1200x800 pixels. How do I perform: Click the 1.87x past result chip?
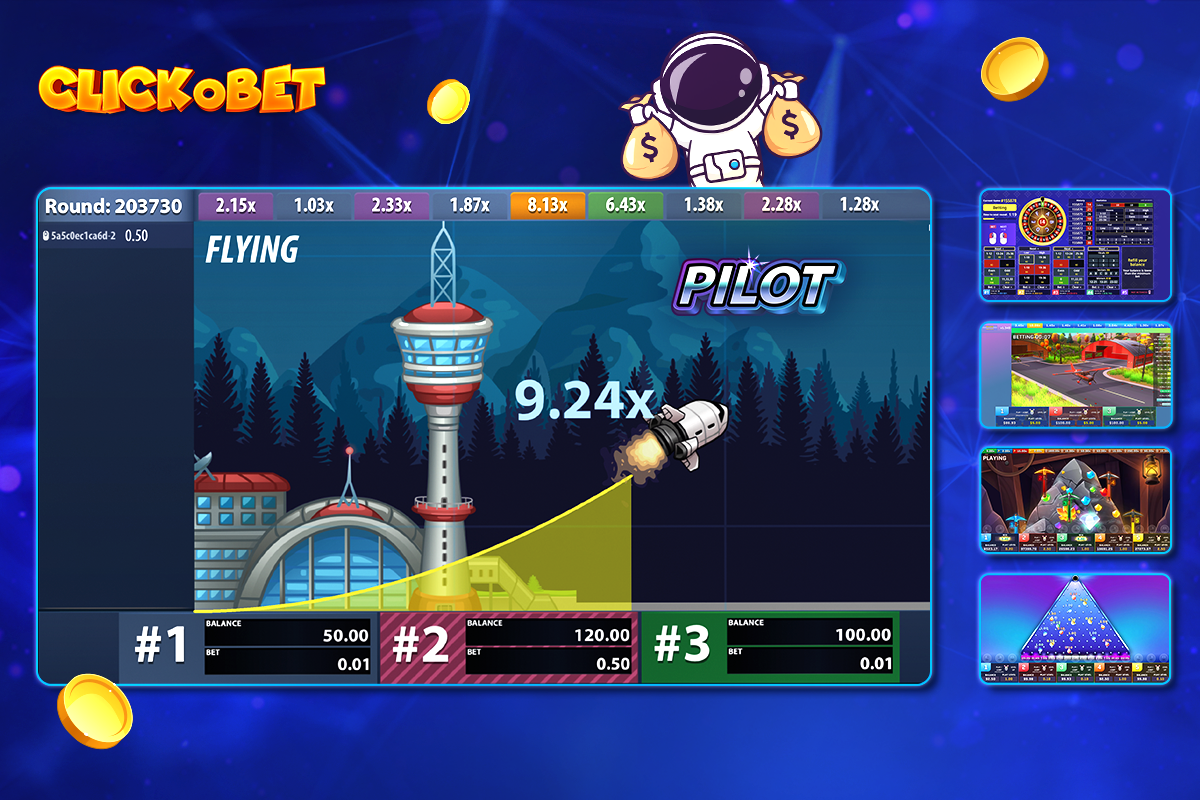(470, 206)
